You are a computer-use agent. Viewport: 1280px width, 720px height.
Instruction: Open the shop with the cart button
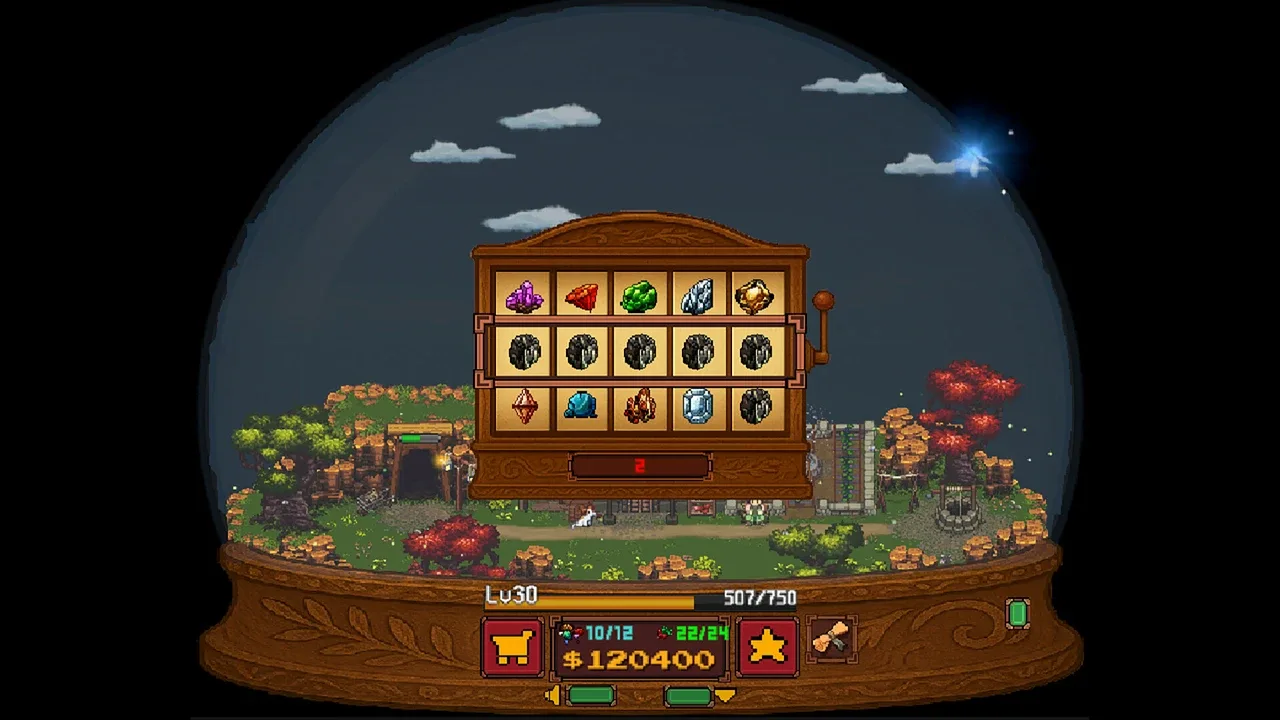coord(512,647)
